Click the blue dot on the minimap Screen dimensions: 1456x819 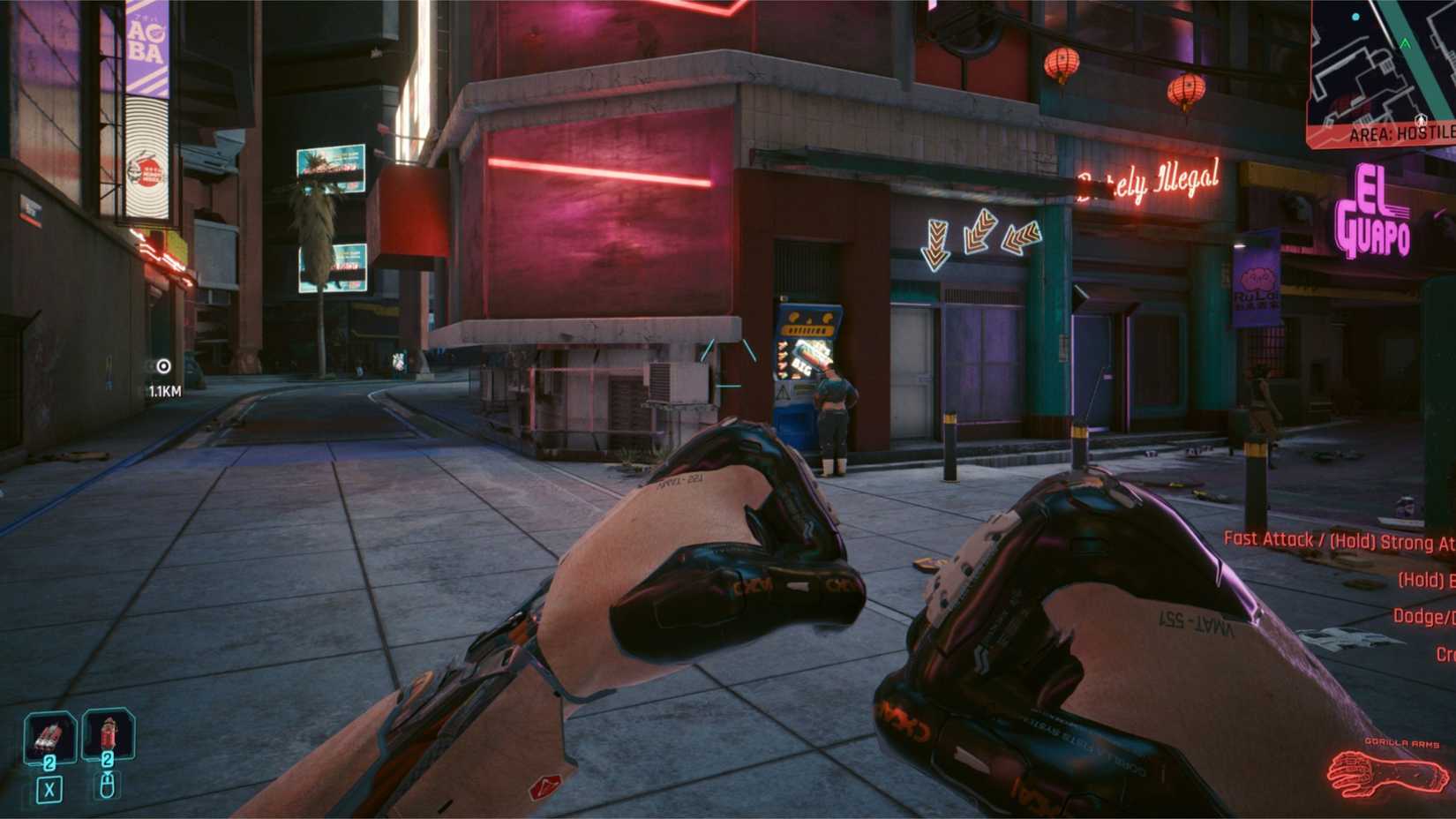coord(1355,16)
